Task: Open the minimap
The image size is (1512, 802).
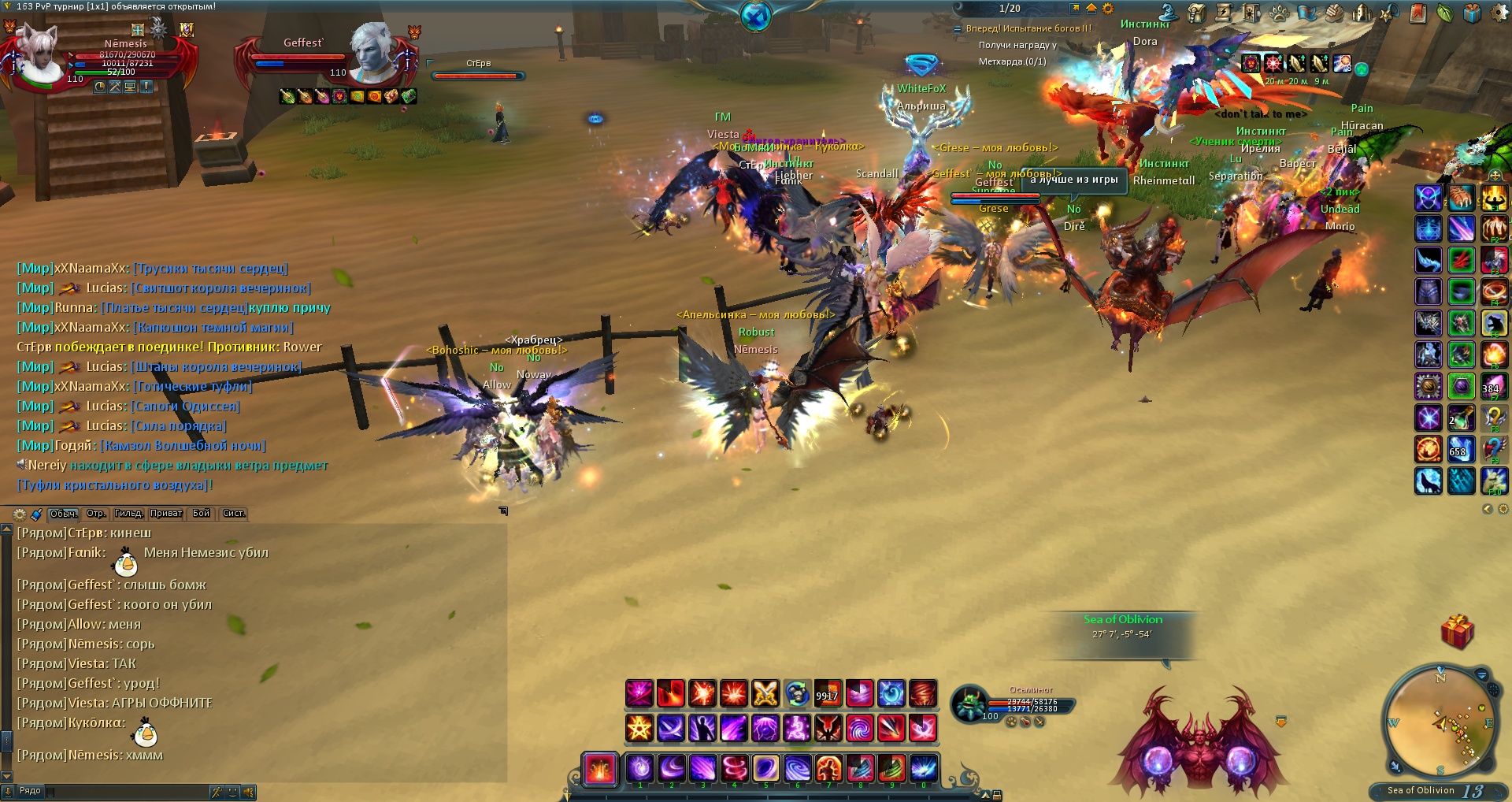Action: pos(1440,723)
